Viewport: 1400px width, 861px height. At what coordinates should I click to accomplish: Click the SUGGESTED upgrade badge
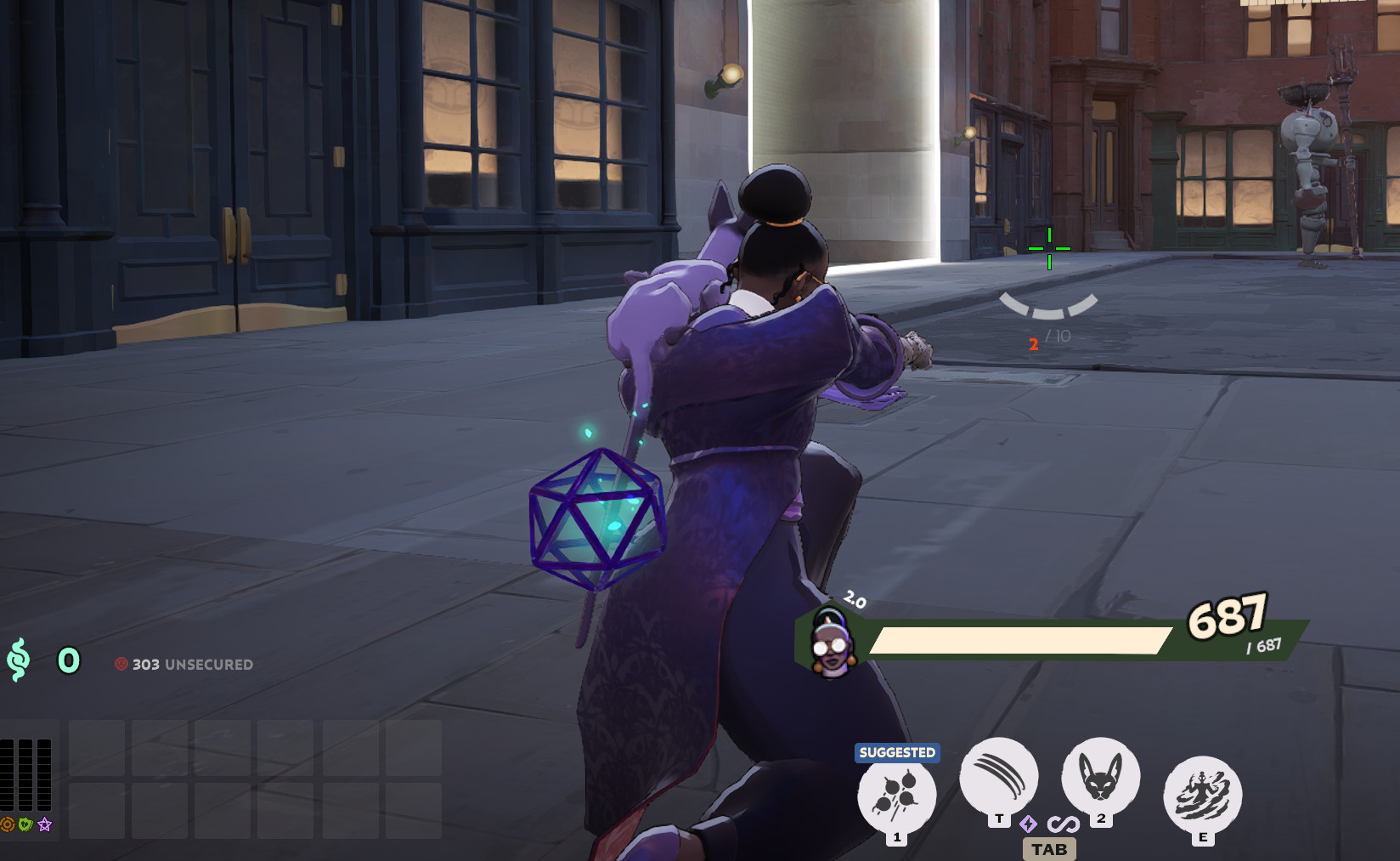[x=896, y=751]
